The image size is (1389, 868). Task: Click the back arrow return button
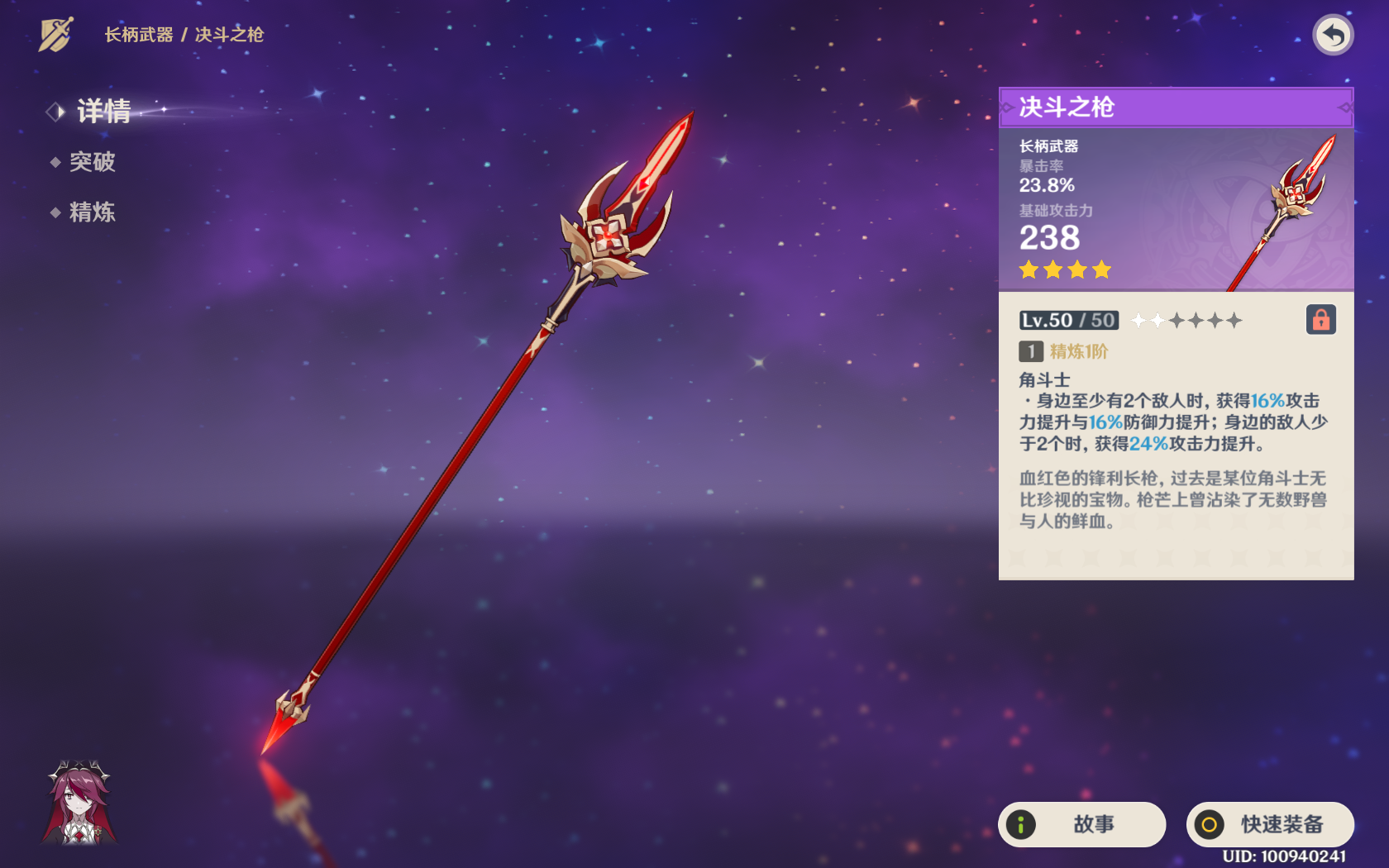1332,36
